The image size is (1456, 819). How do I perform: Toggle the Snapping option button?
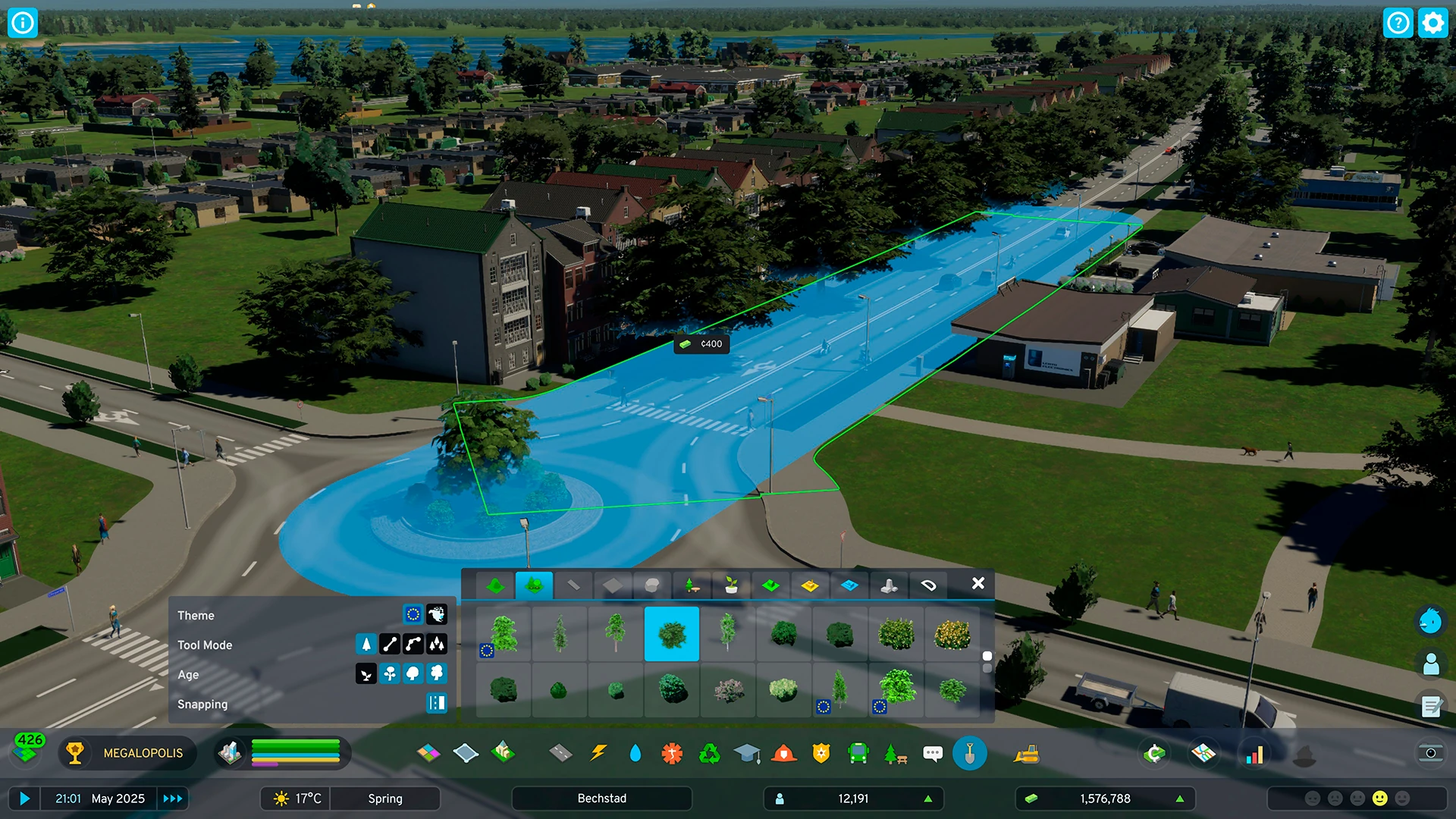pyautogui.click(x=437, y=704)
